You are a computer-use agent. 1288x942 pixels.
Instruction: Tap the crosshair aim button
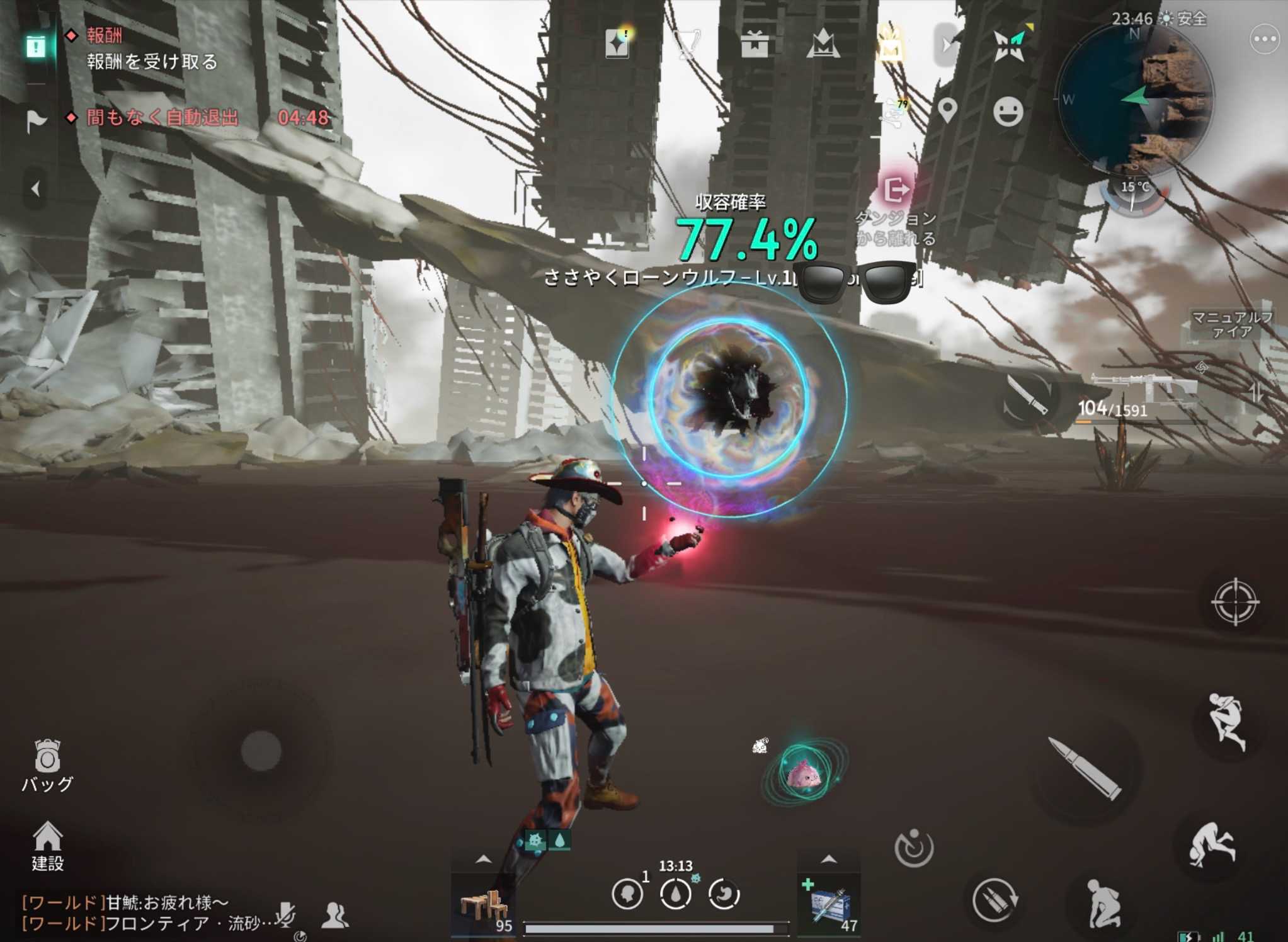1234,601
